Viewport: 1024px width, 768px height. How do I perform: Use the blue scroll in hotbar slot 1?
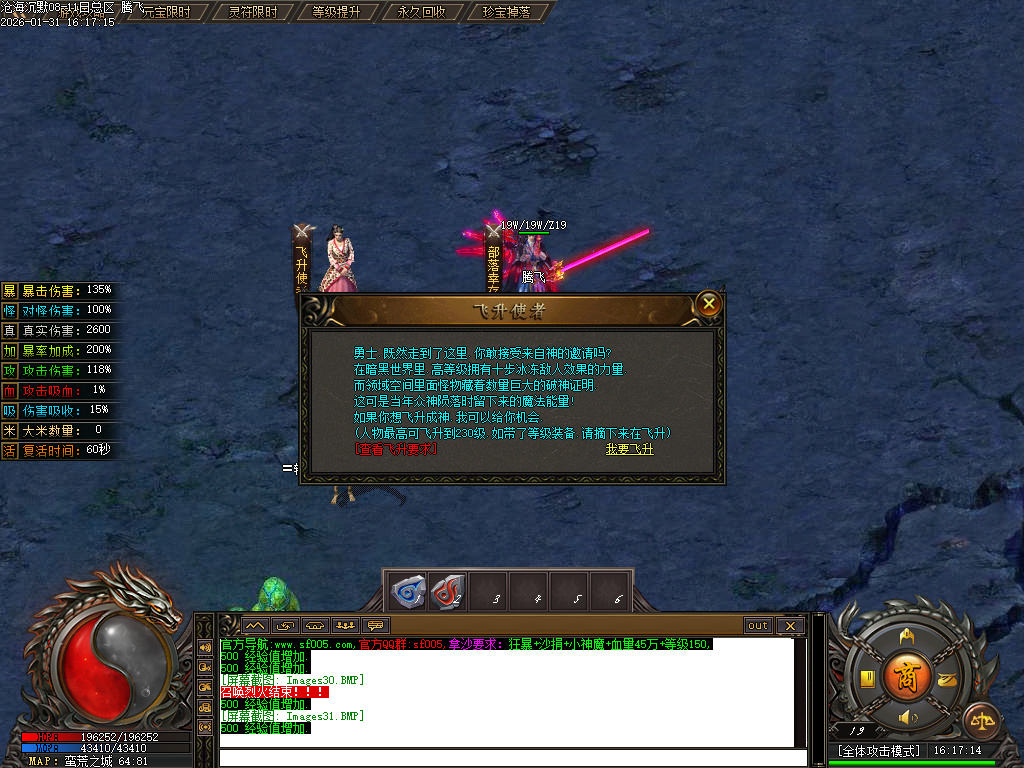point(408,592)
